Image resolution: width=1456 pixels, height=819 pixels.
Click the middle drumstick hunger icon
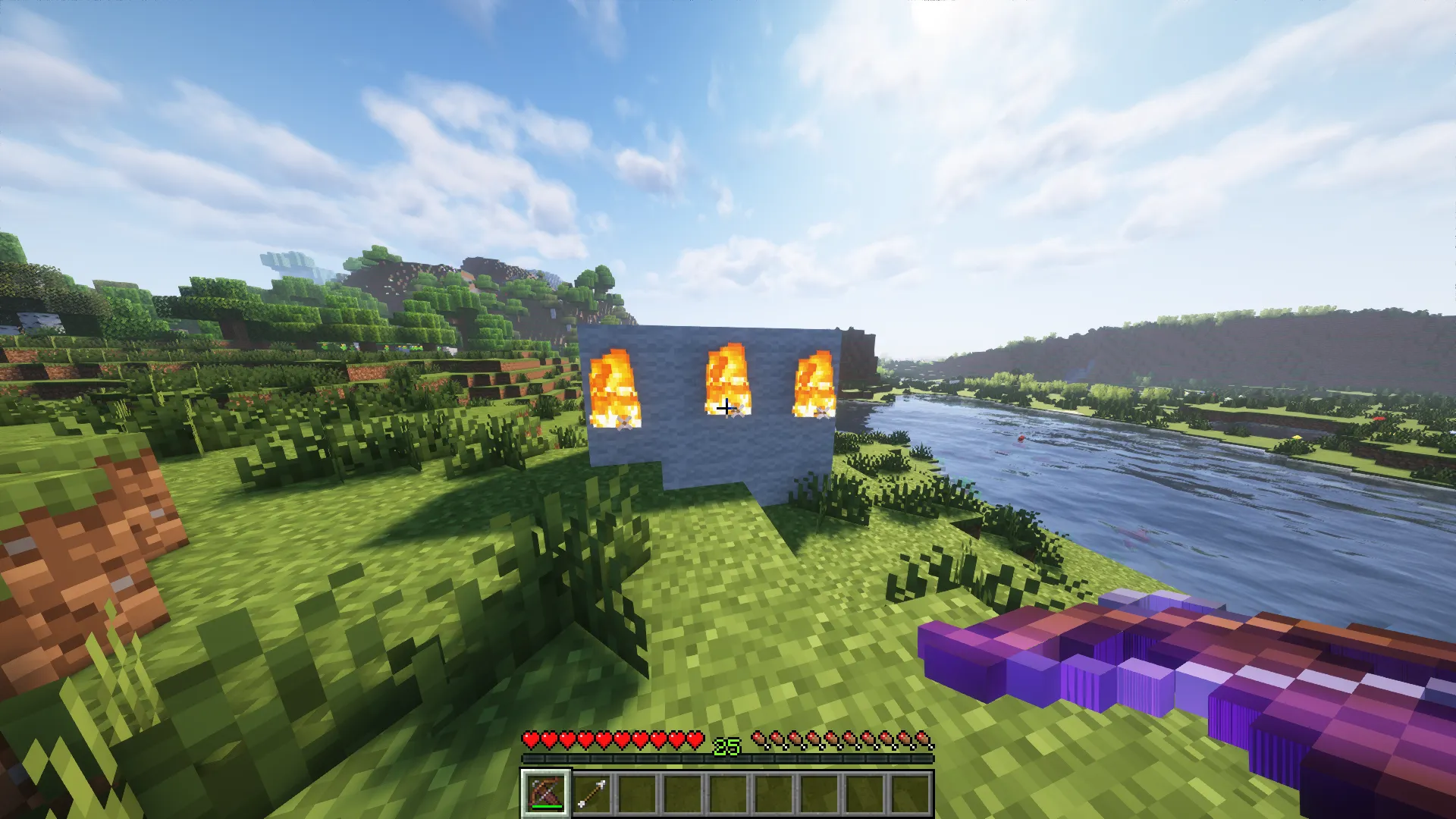point(843,739)
